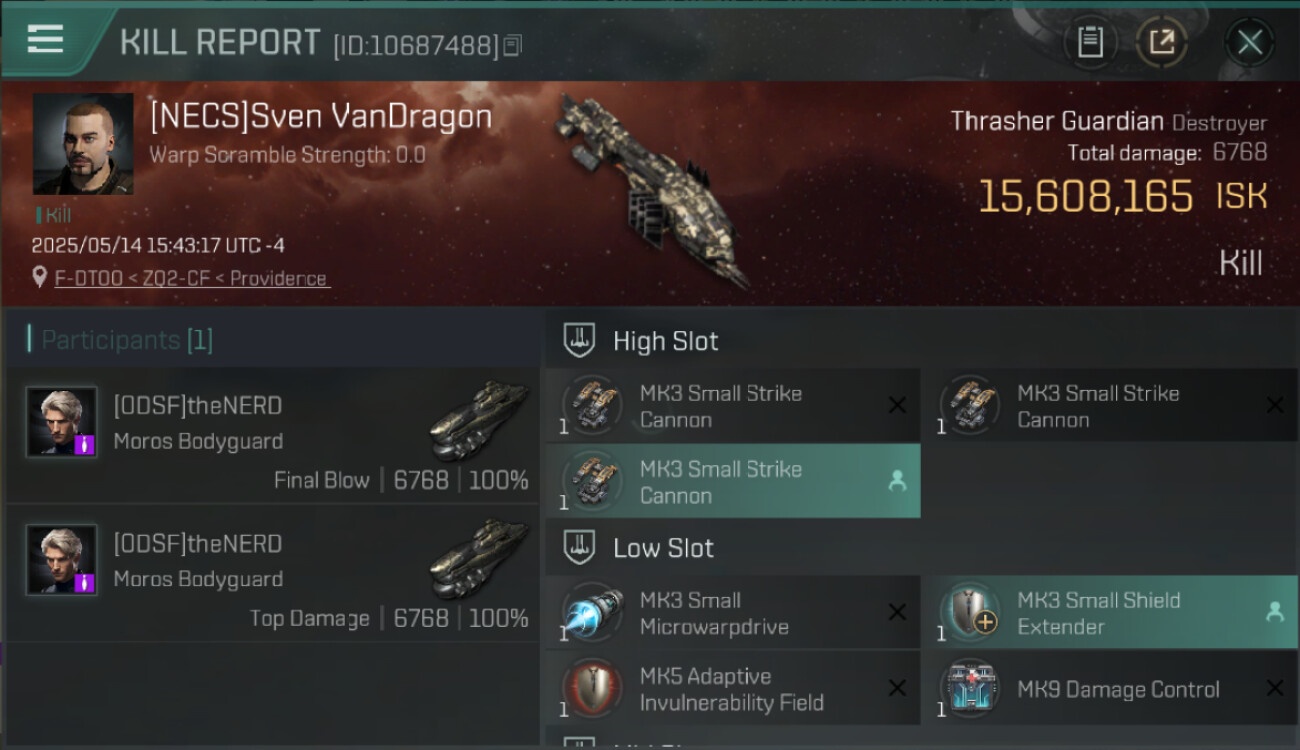Select the MK5 Adaptive Invulnerability Field
Image resolution: width=1300 pixels, height=750 pixels.
pyautogui.click(x=732, y=688)
